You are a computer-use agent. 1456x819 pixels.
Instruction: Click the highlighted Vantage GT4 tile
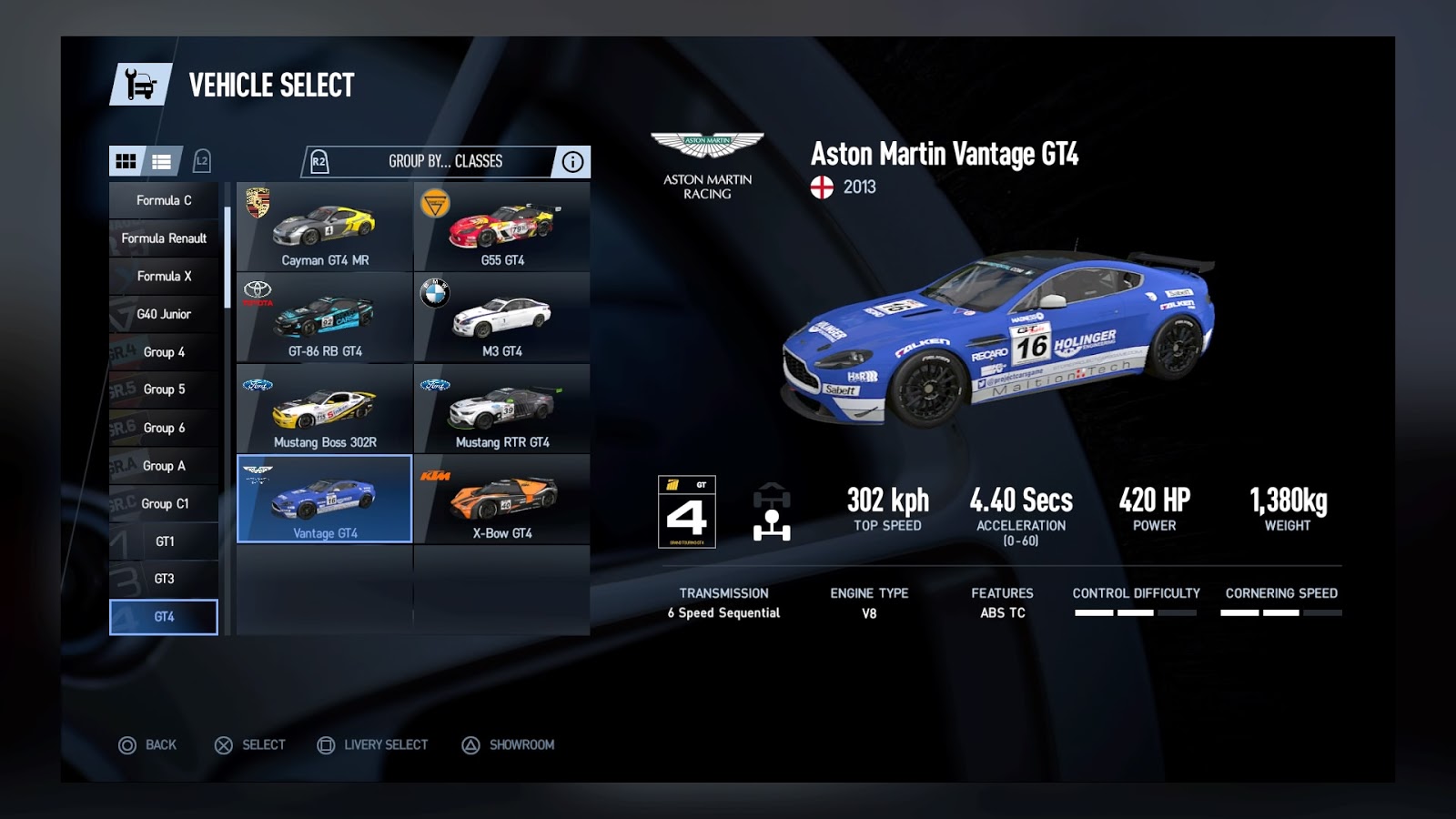(x=325, y=500)
